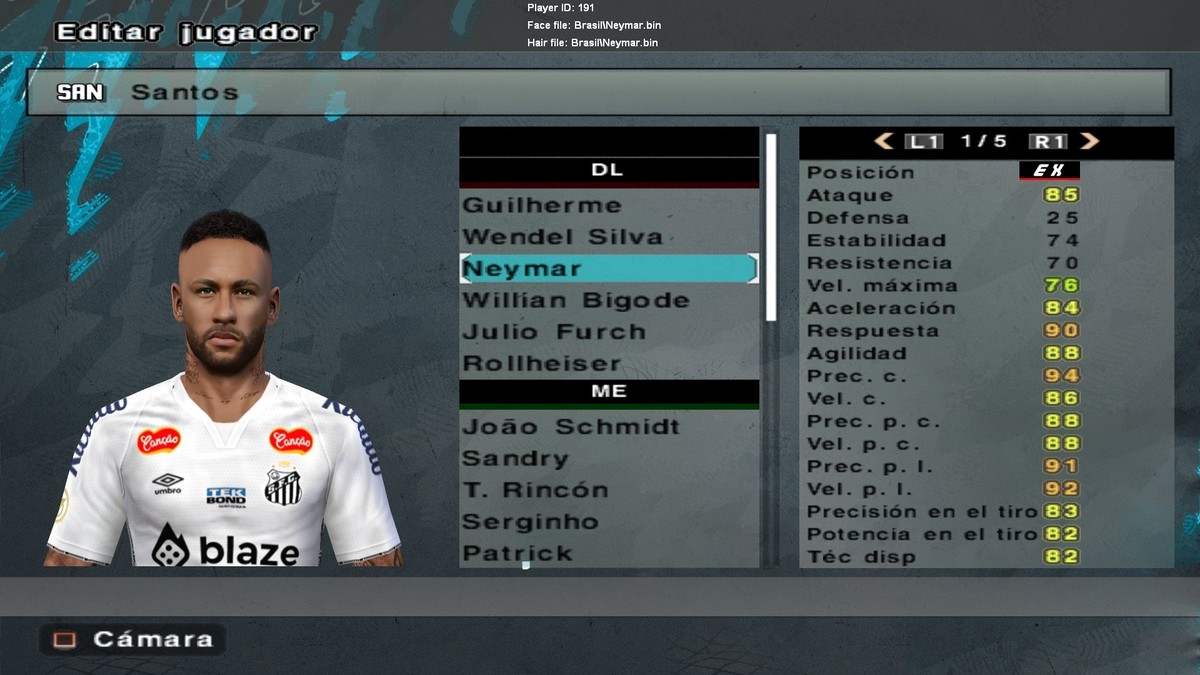This screenshot has width=1200, height=675.
Task: Pick Serginho from the squad list
Action: [x=529, y=522]
